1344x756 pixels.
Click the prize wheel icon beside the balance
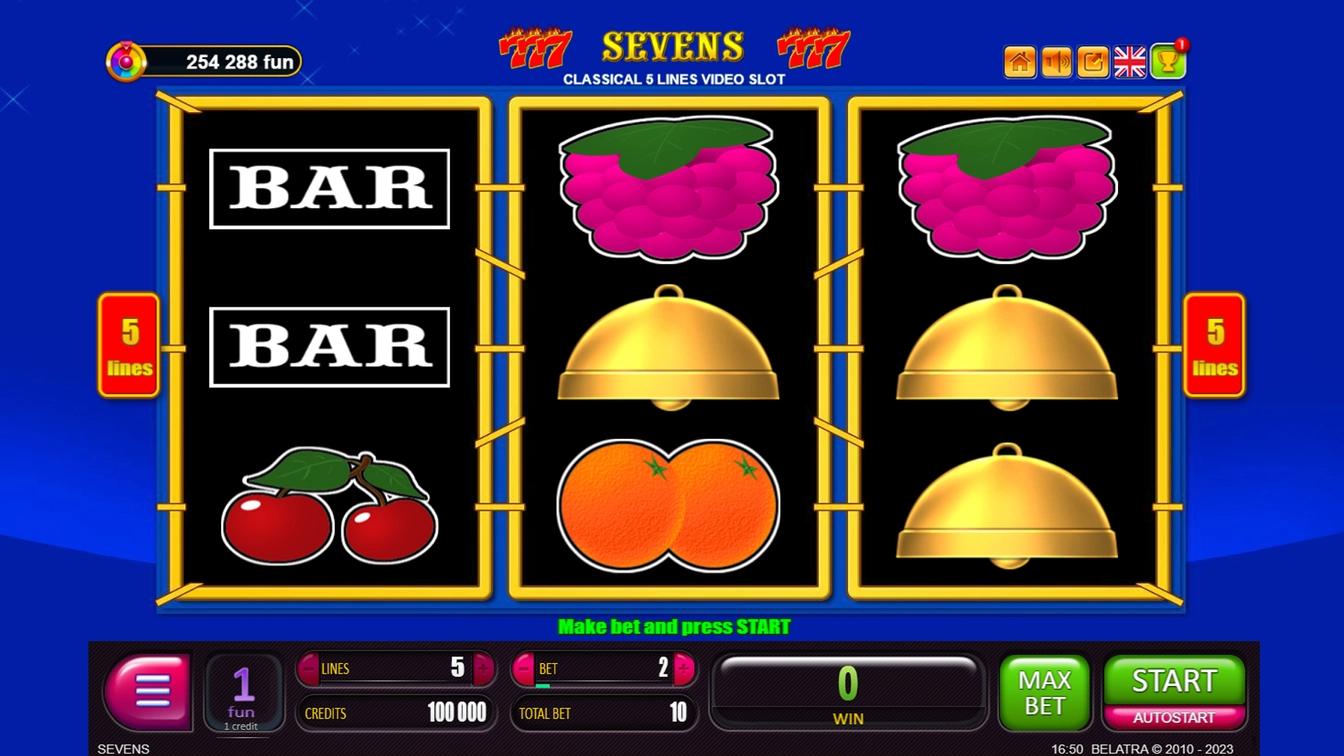click(125, 60)
